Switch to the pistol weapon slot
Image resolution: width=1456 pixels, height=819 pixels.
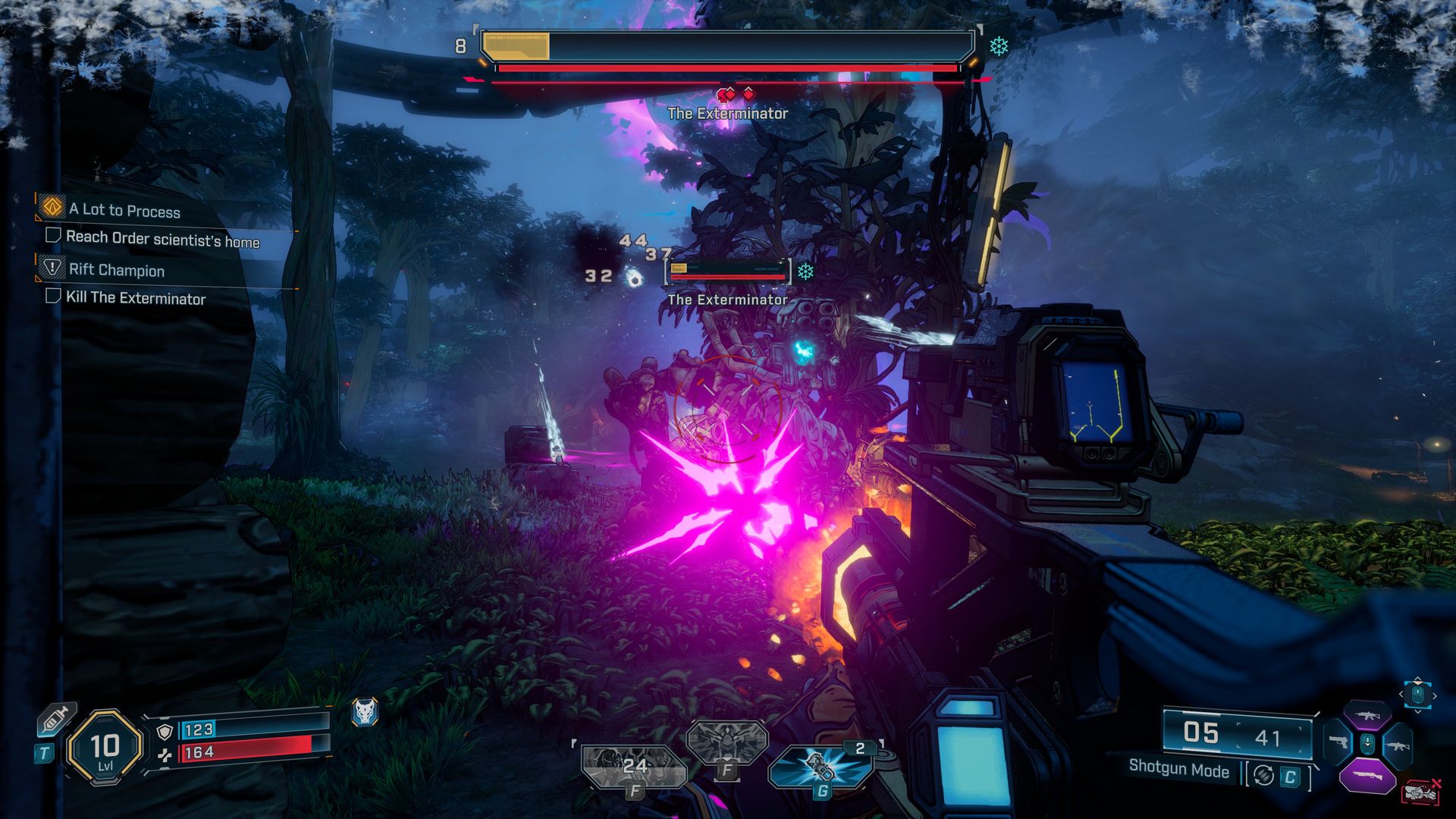coord(1338,742)
